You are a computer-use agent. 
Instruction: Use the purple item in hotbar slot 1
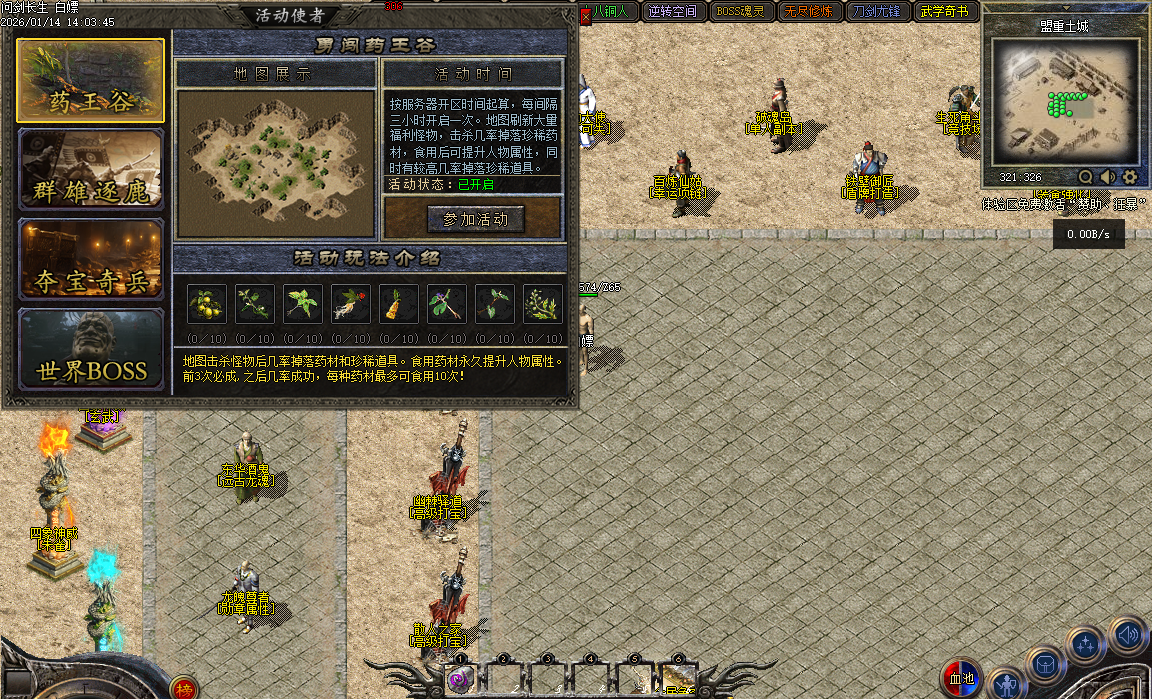460,680
